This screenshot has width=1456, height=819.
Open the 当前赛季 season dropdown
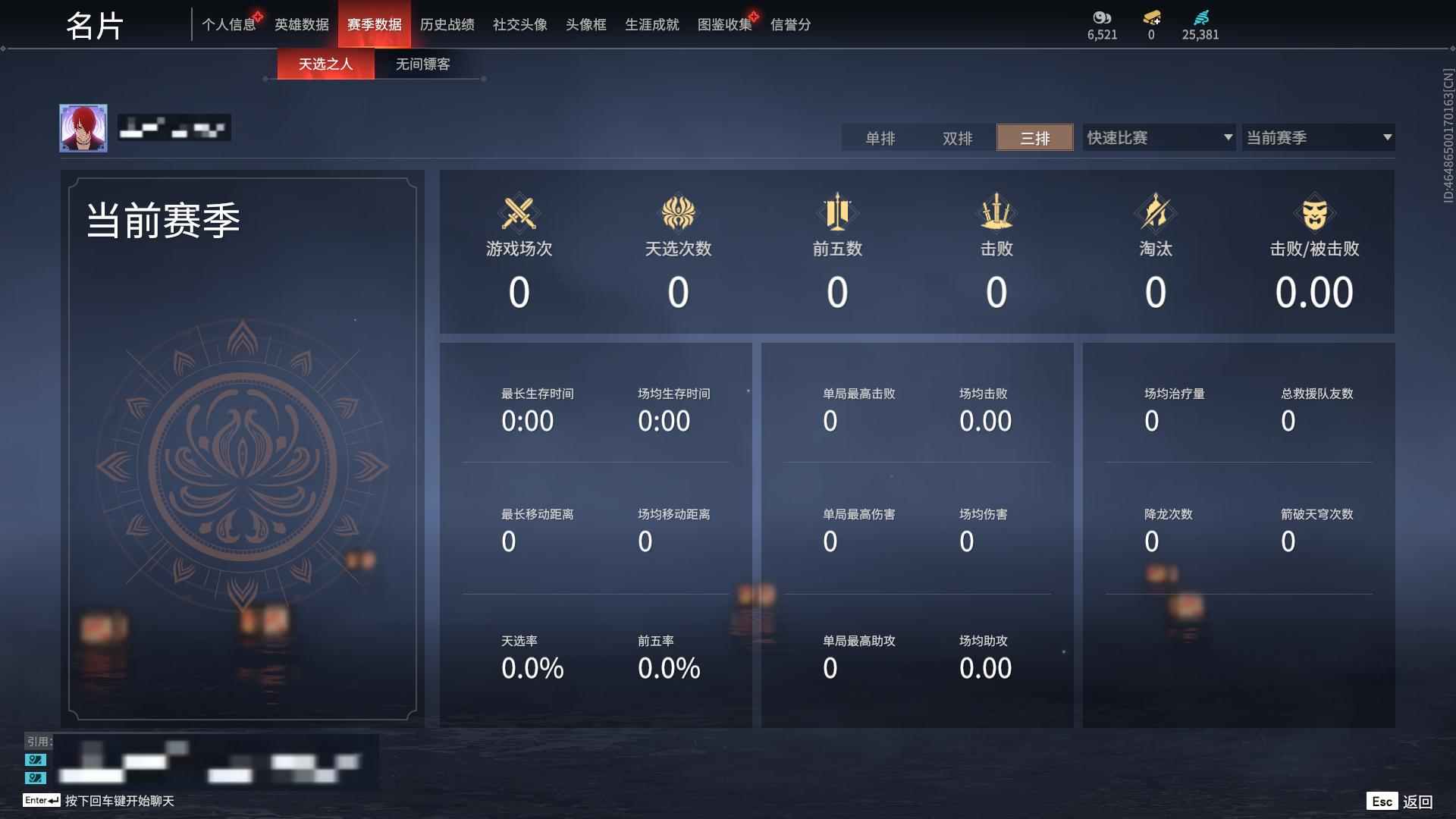[x=1318, y=137]
